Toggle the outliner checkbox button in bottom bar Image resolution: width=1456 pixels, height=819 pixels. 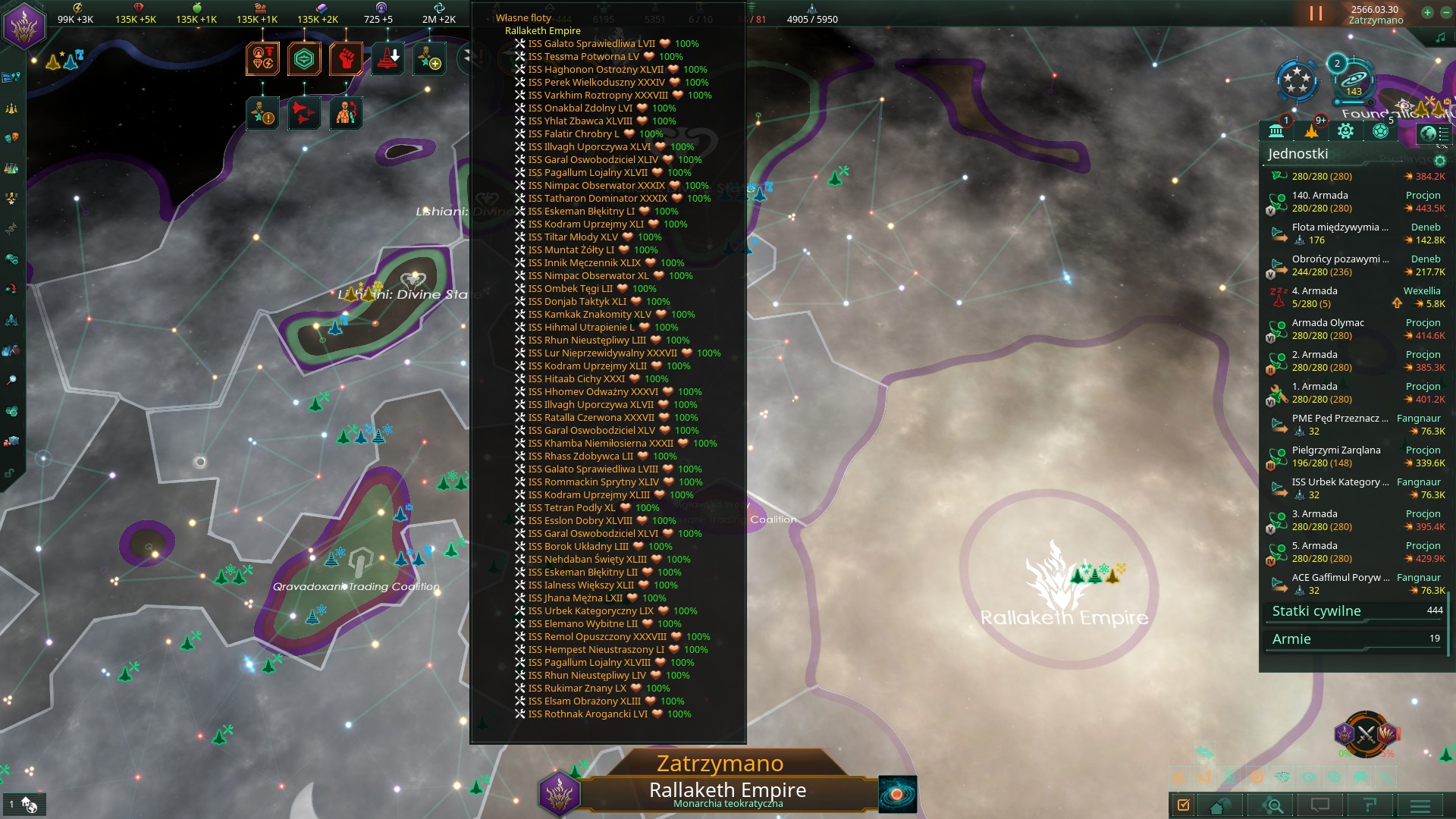pos(1184,804)
